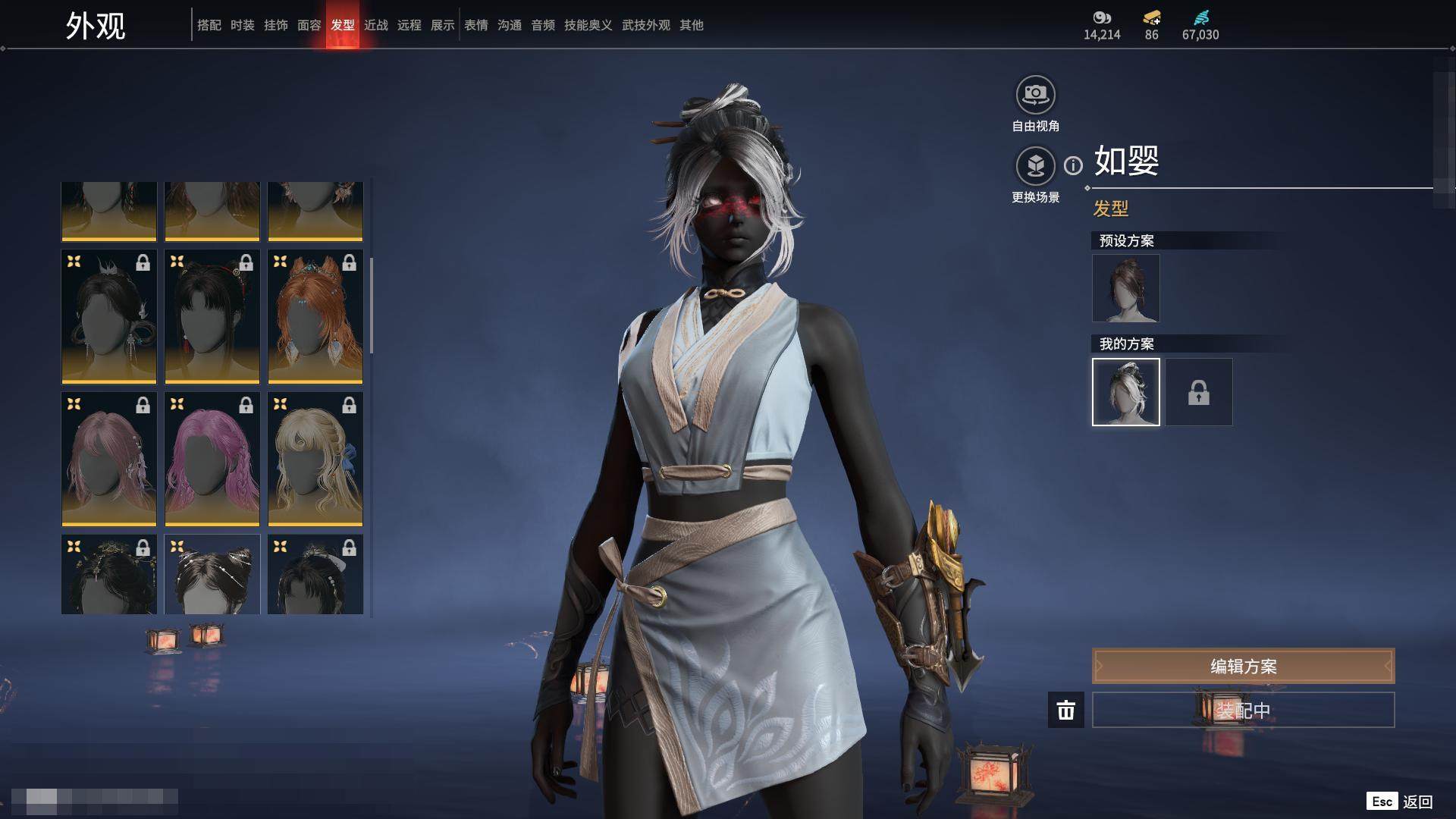Image resolution: width=1456 pixels, height=819 pixels.
Task: Go to the 面容 tab
Action: [309, 25]
